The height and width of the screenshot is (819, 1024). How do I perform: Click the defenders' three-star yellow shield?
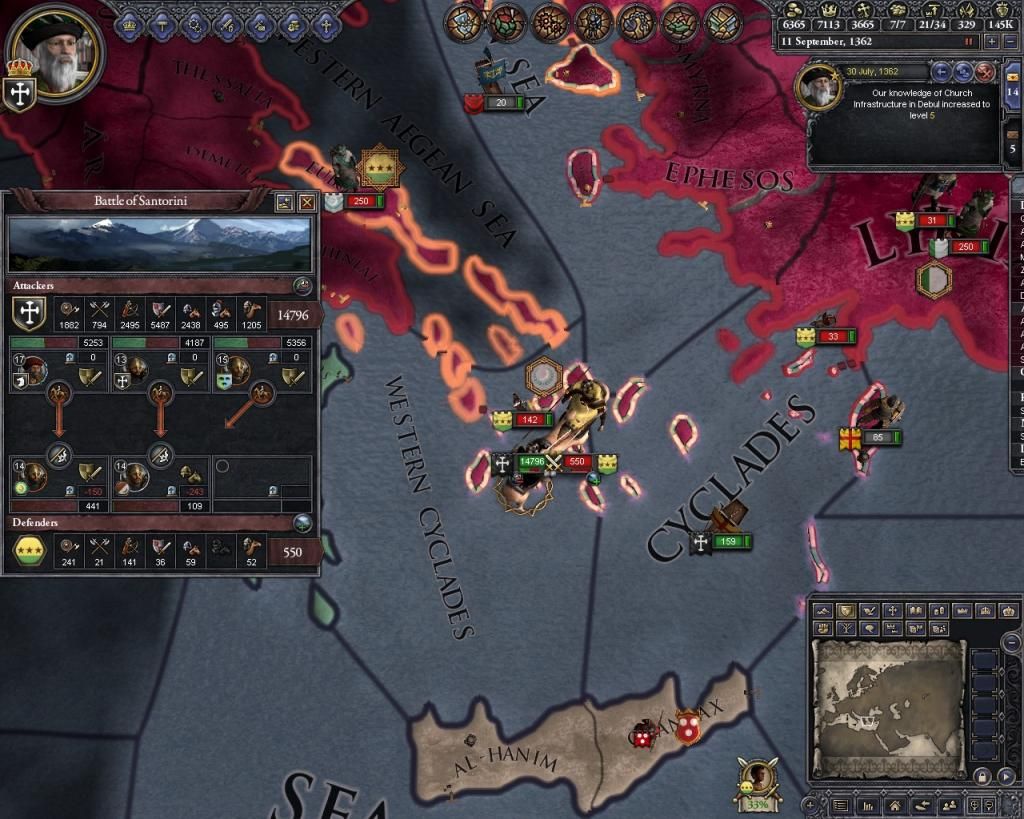tap(30, 550)
